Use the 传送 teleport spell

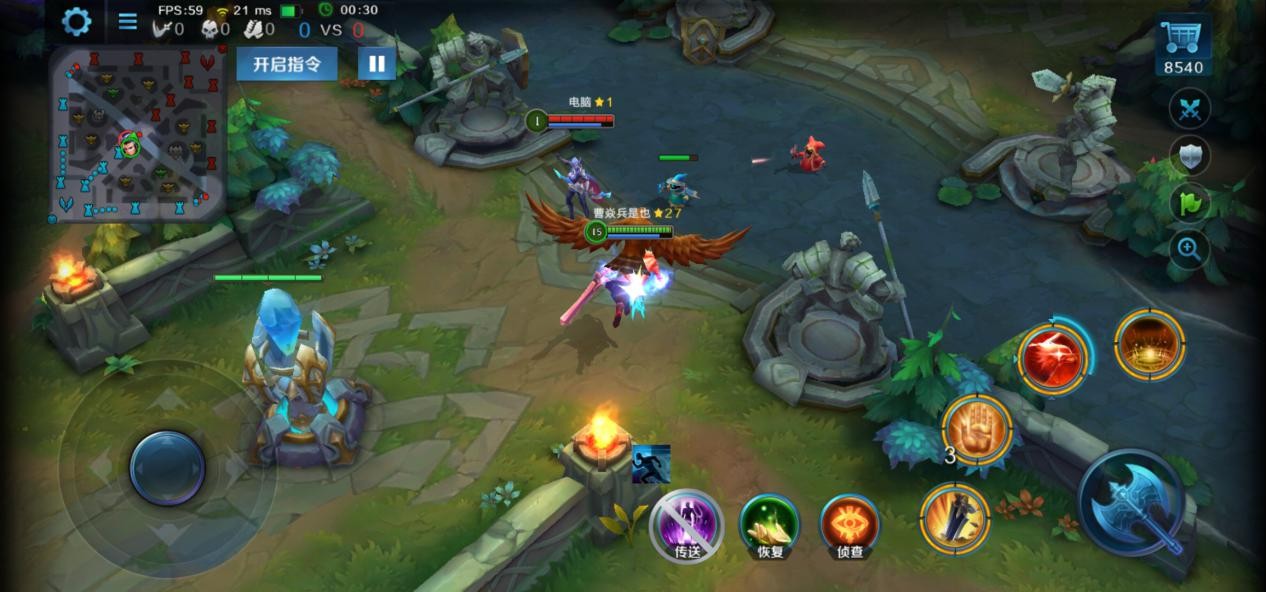[686, 525]
